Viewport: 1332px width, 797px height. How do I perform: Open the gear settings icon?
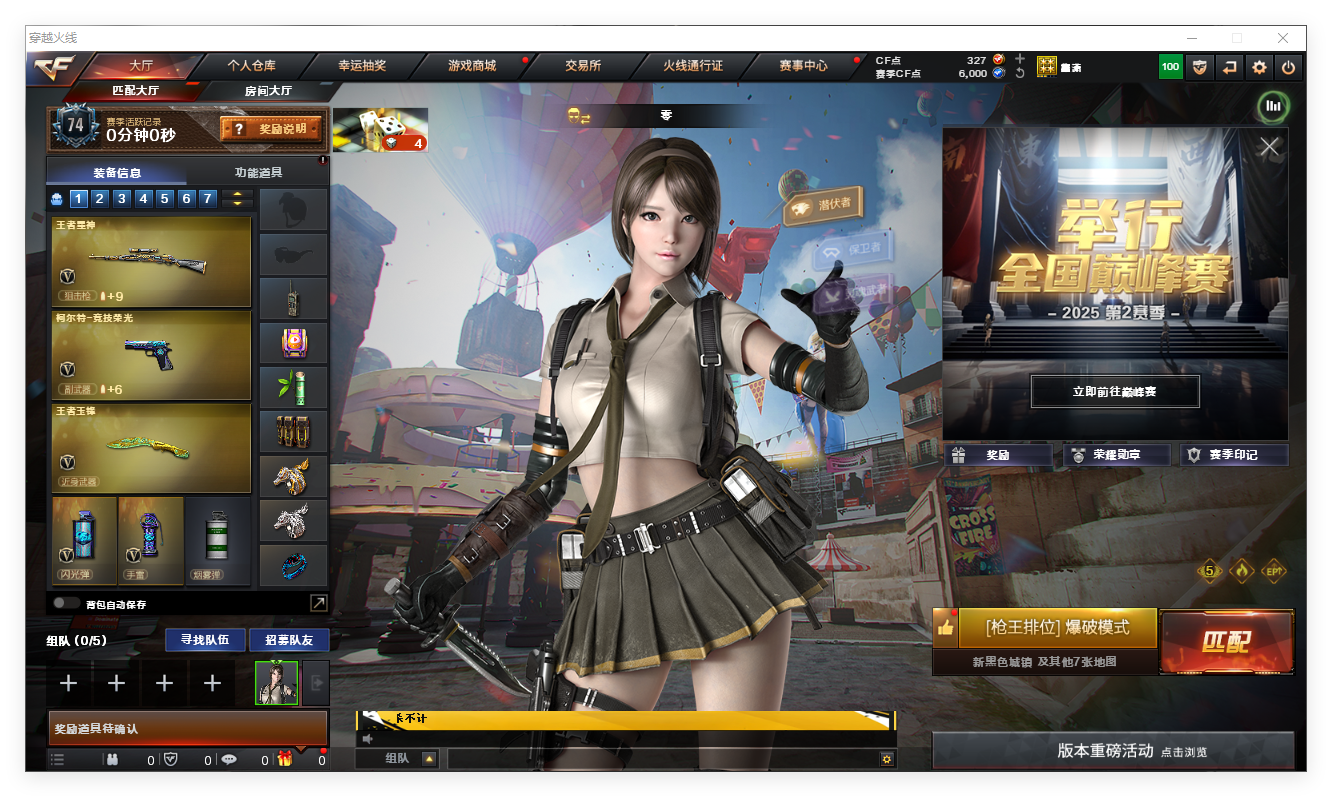[x=1259, y=67]
